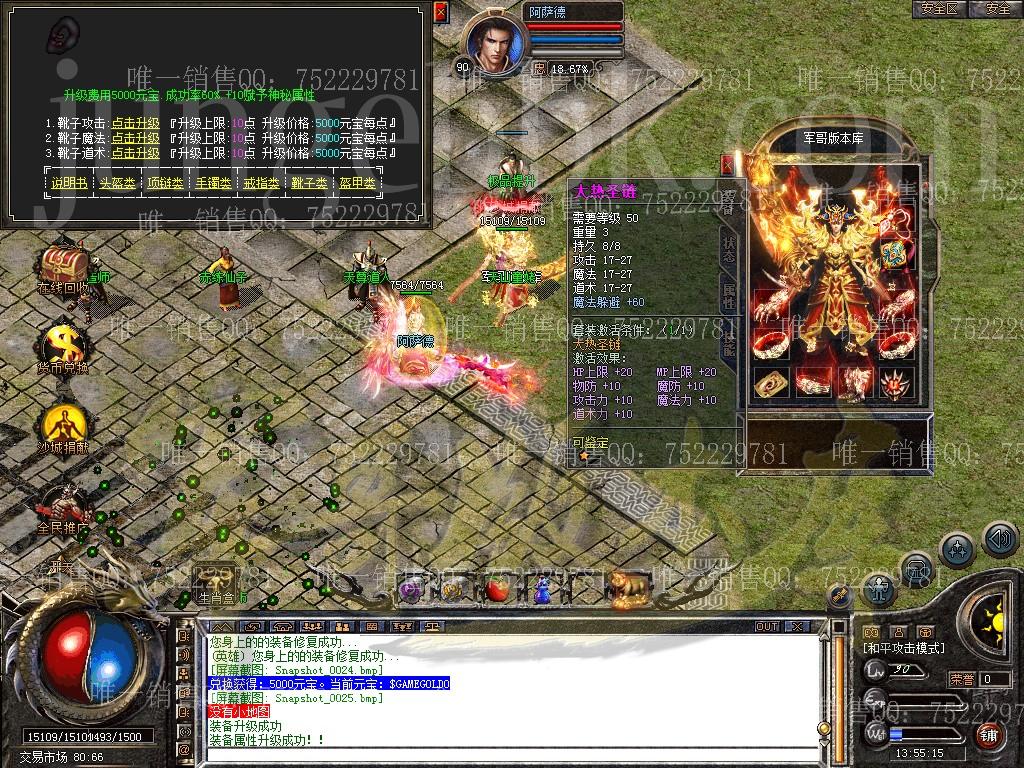1024x768 pixels.
Task: Switch to the 项链类 necklace category
Action: point(166,184)
